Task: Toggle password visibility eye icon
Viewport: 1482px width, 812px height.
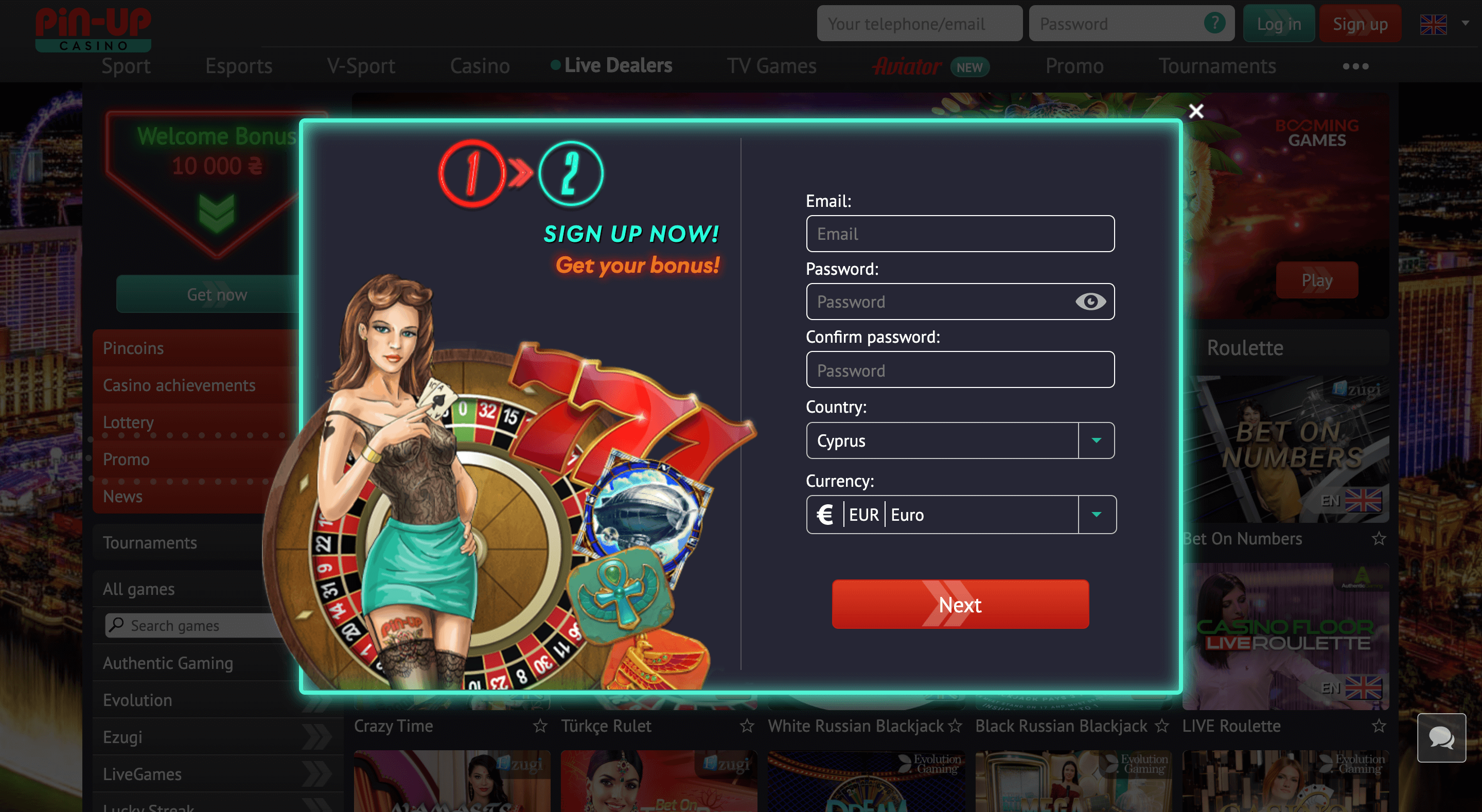Action: pos(1090,302)
